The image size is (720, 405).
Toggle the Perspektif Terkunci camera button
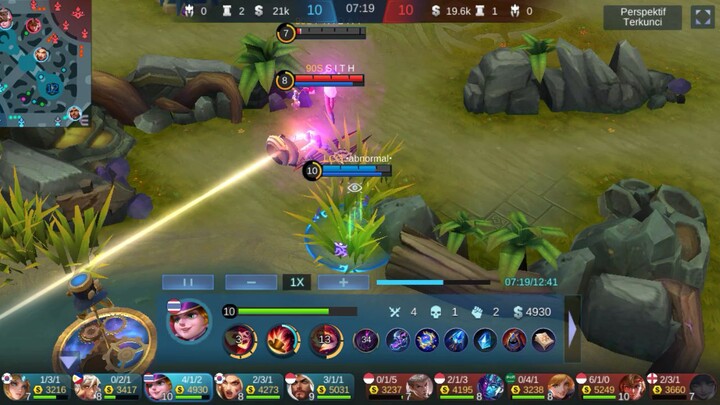[643, 17]
